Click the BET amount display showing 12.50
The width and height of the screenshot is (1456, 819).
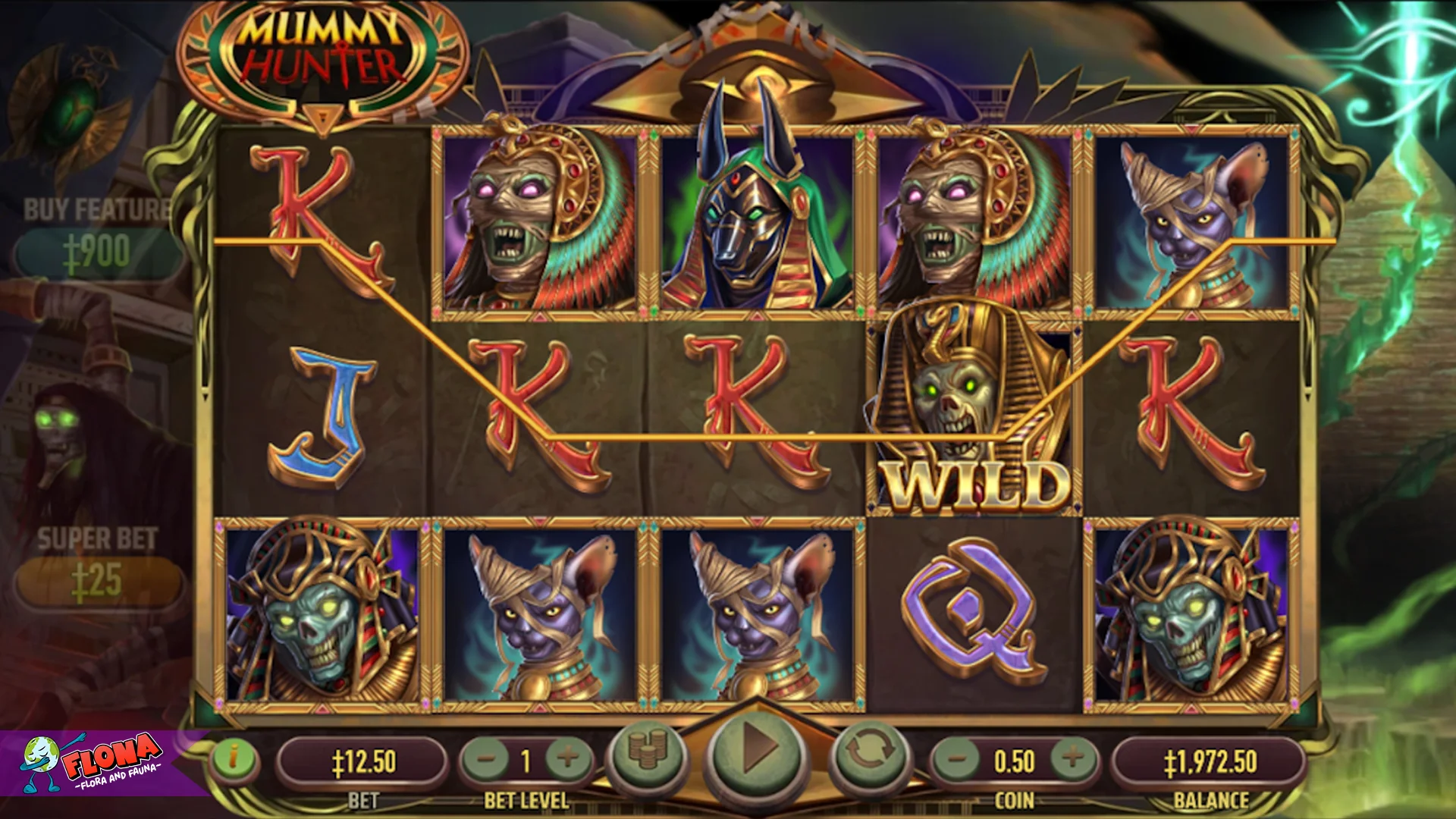(362, 758)
